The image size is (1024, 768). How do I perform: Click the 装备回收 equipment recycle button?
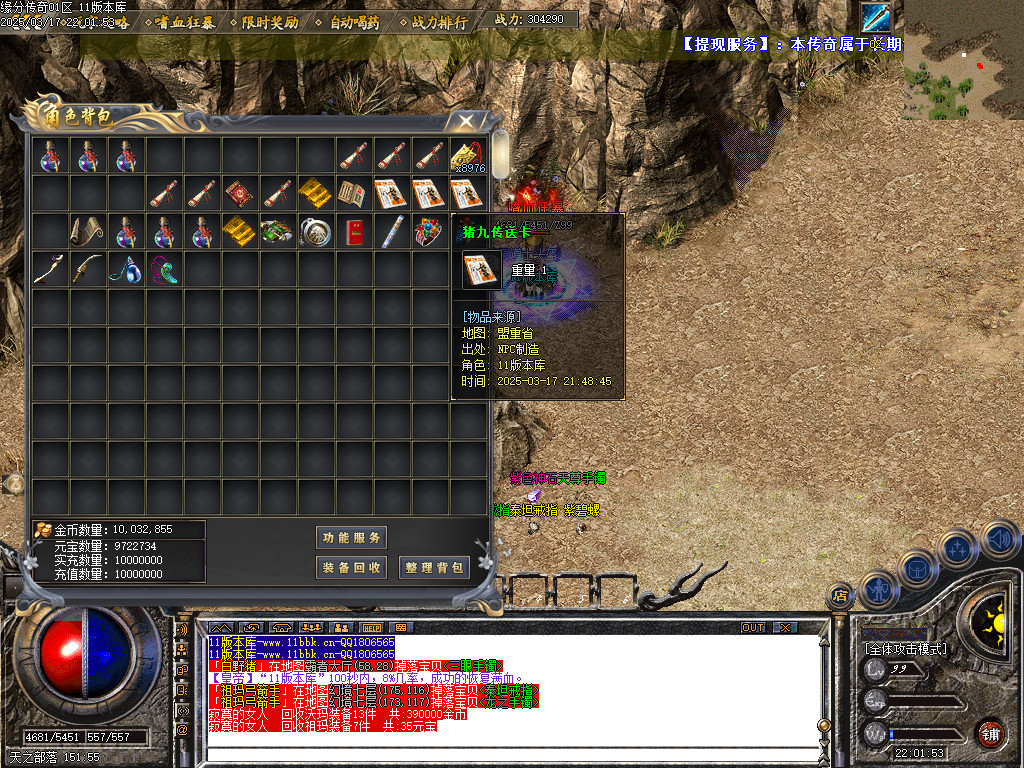[351, 567]
